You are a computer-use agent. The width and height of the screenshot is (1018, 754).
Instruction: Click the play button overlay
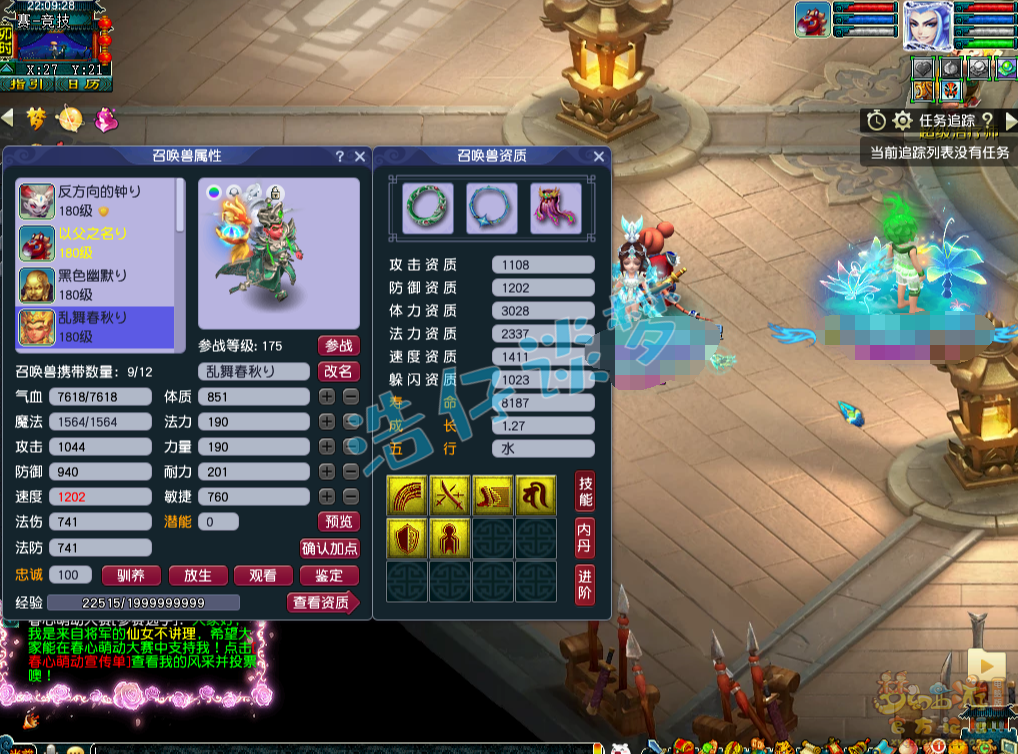(986, 664)
